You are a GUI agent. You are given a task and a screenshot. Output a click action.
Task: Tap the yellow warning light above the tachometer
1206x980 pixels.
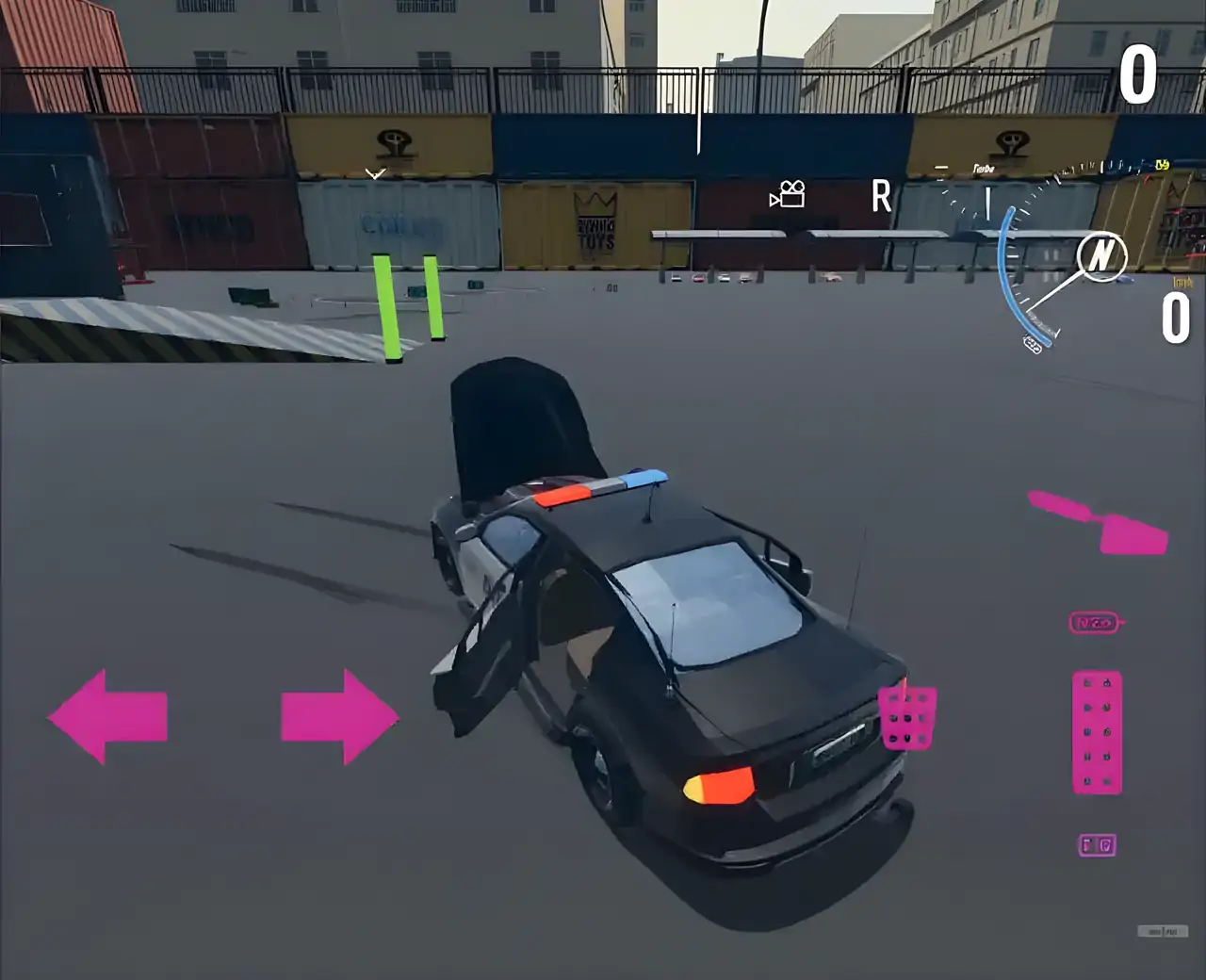tap(1161, 166)
